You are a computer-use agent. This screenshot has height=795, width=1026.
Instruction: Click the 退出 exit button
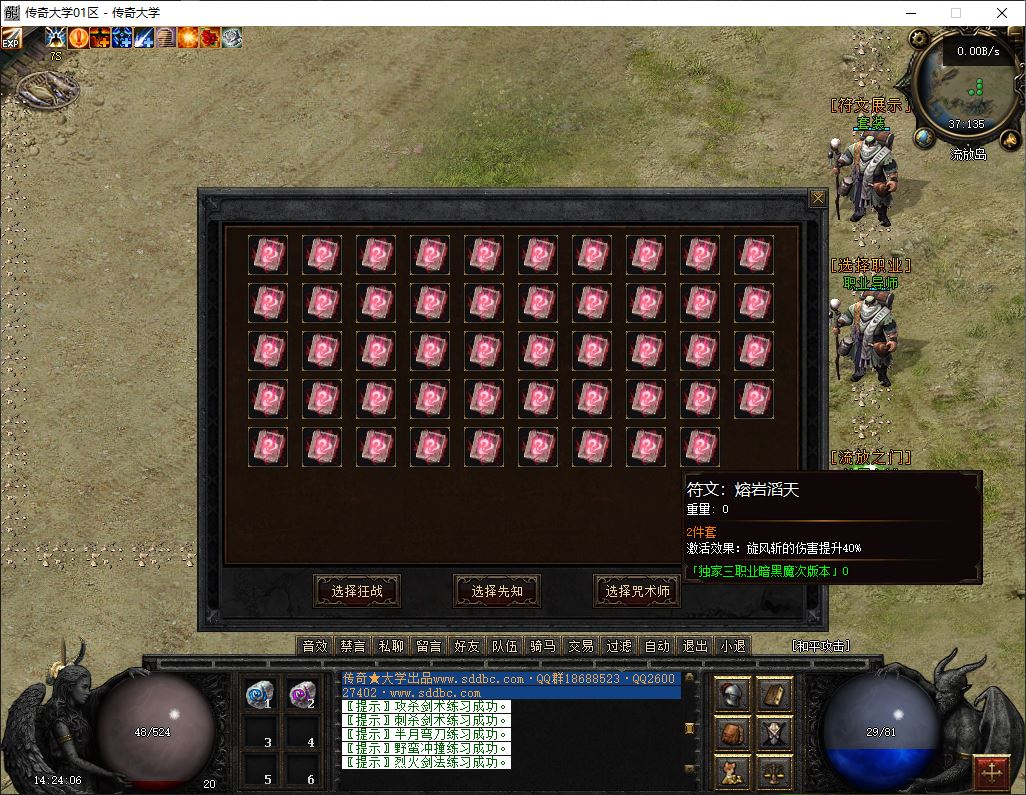(695, 646)
